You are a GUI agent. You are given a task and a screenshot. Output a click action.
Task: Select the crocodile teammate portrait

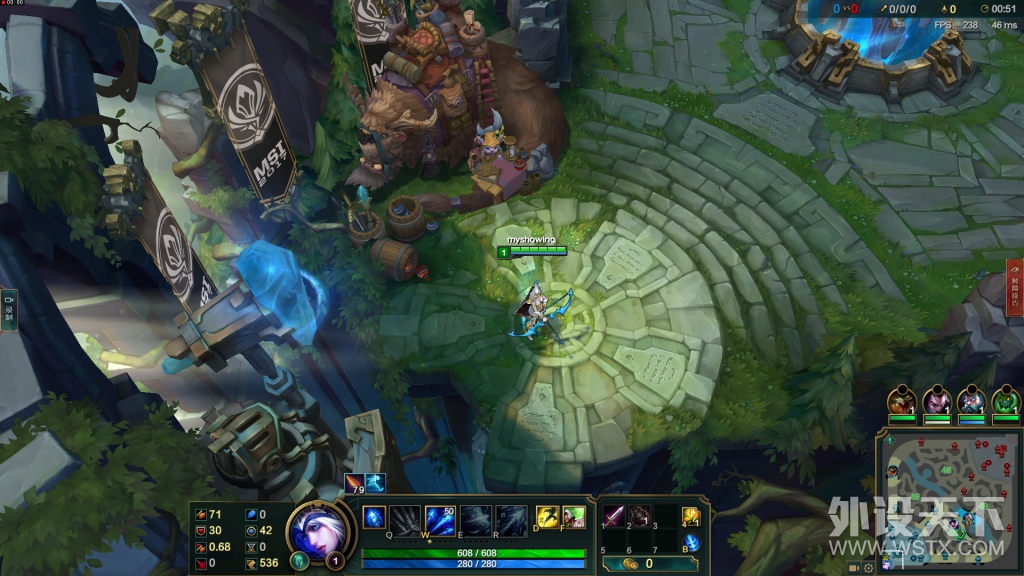coord(901,401)
